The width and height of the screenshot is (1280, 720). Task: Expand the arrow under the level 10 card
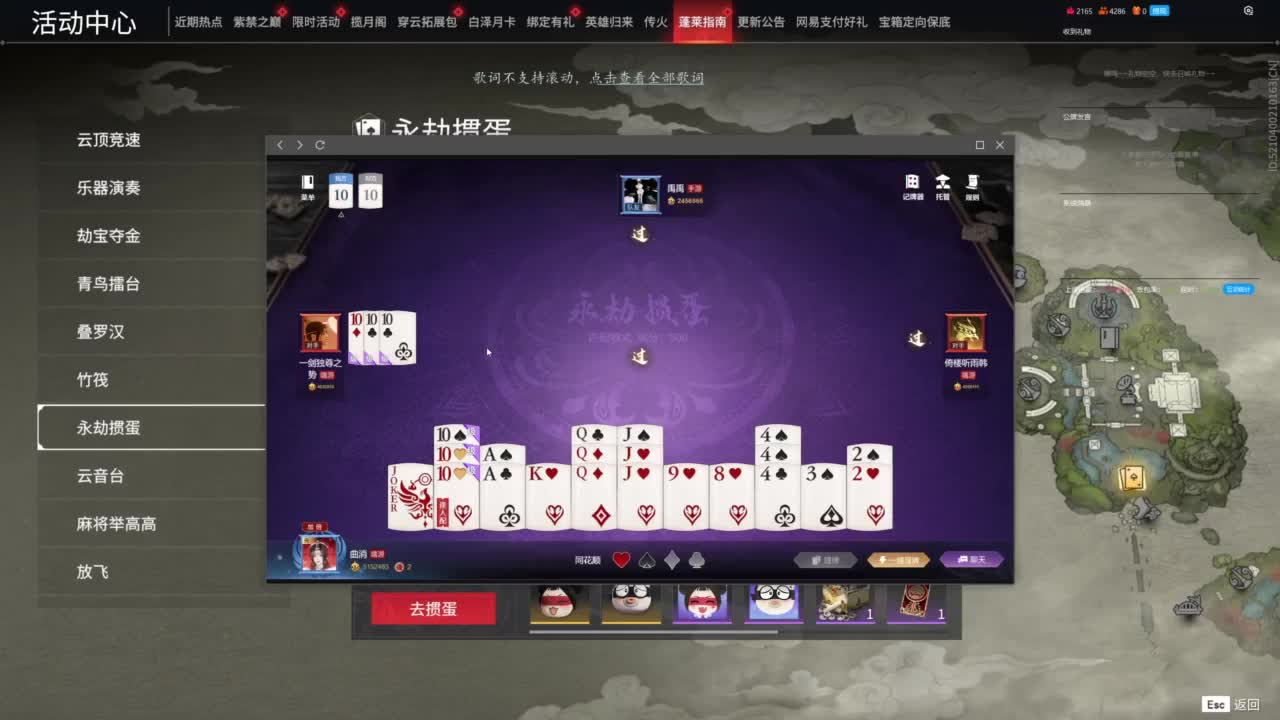point(341,214)
